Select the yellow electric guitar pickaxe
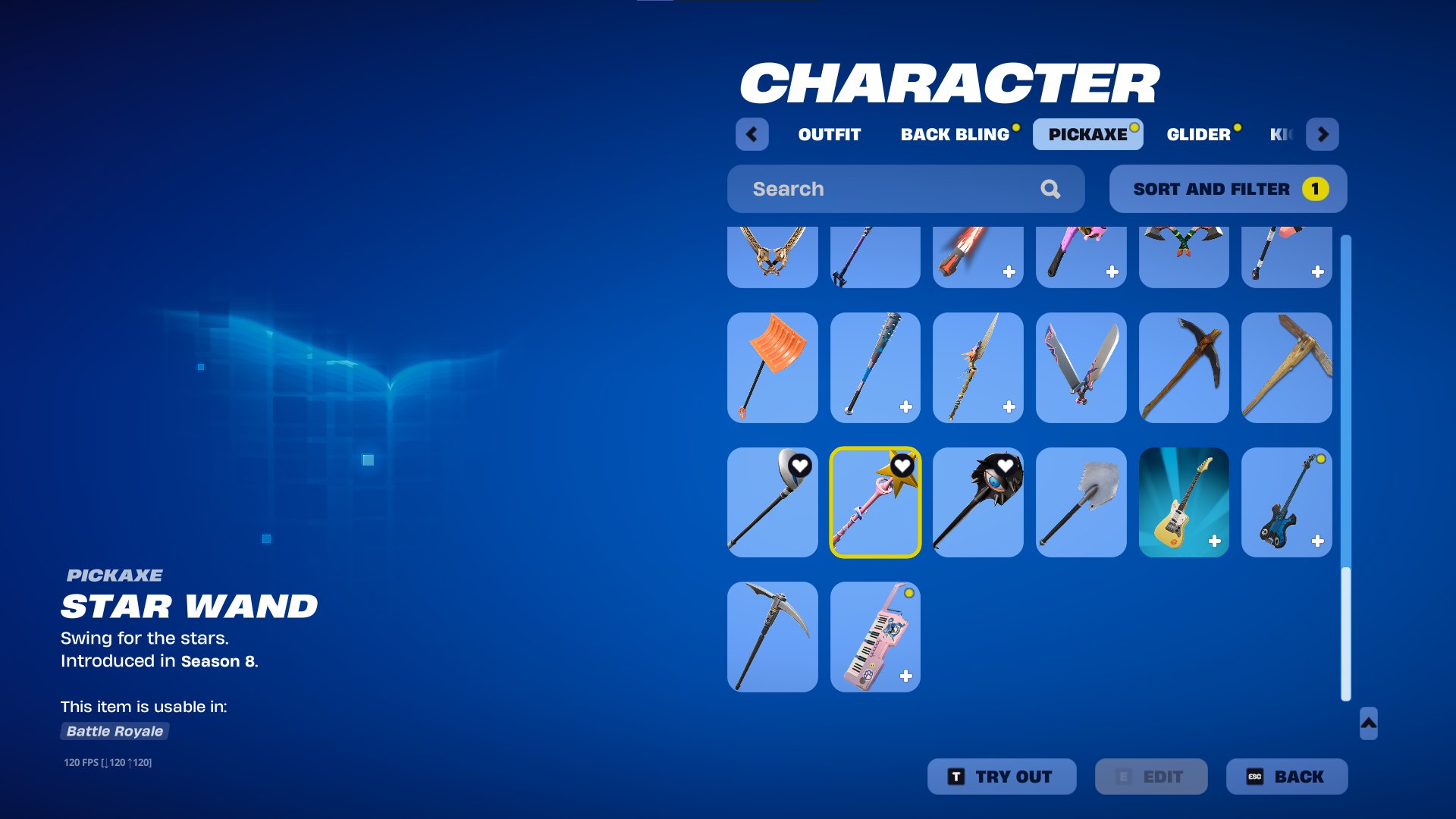Image resolution: width=1456 pixels, height=819 pixels. (1184, 502)
